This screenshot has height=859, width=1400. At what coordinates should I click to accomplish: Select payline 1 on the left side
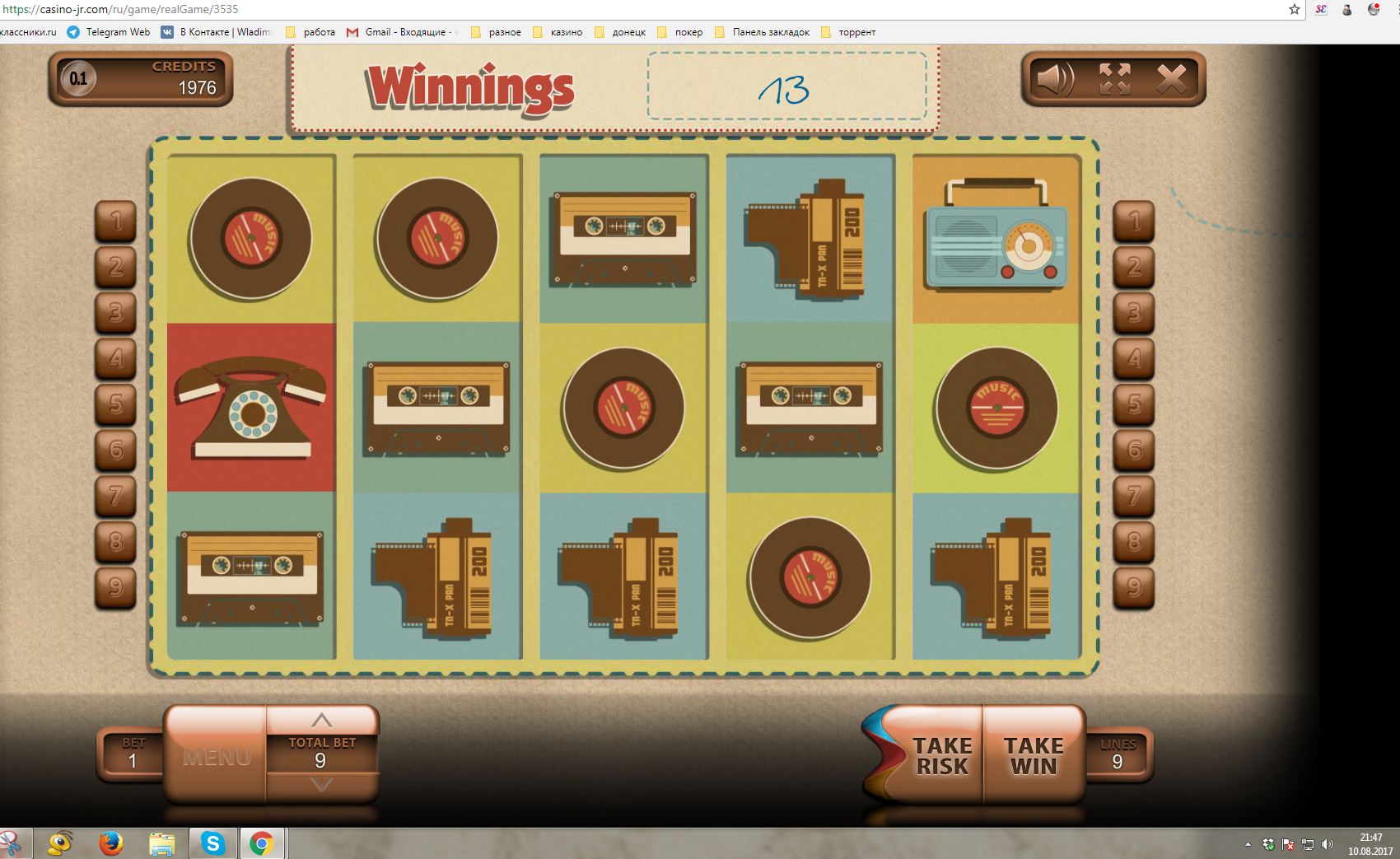(x=116, y=221)
